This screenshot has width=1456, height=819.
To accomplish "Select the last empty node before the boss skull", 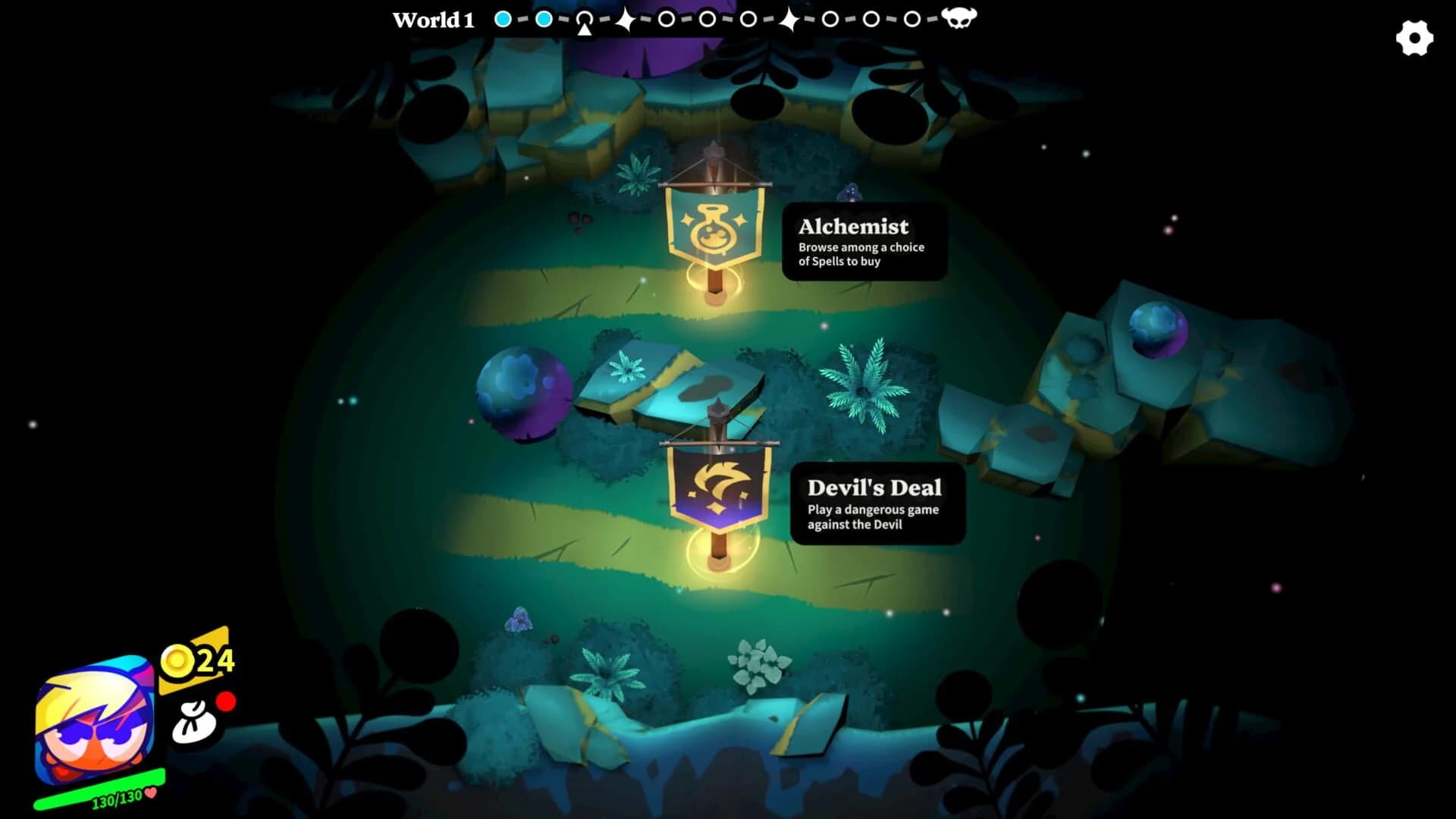I will [x=912, y=17].
